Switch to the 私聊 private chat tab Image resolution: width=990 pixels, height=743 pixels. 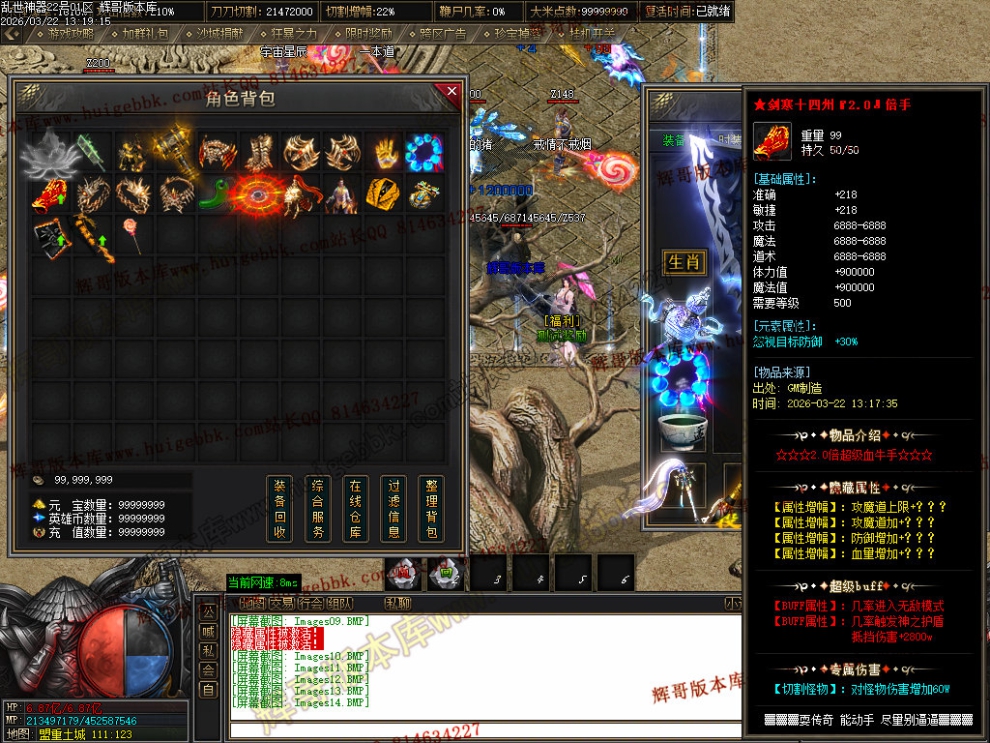coord(398,603)
